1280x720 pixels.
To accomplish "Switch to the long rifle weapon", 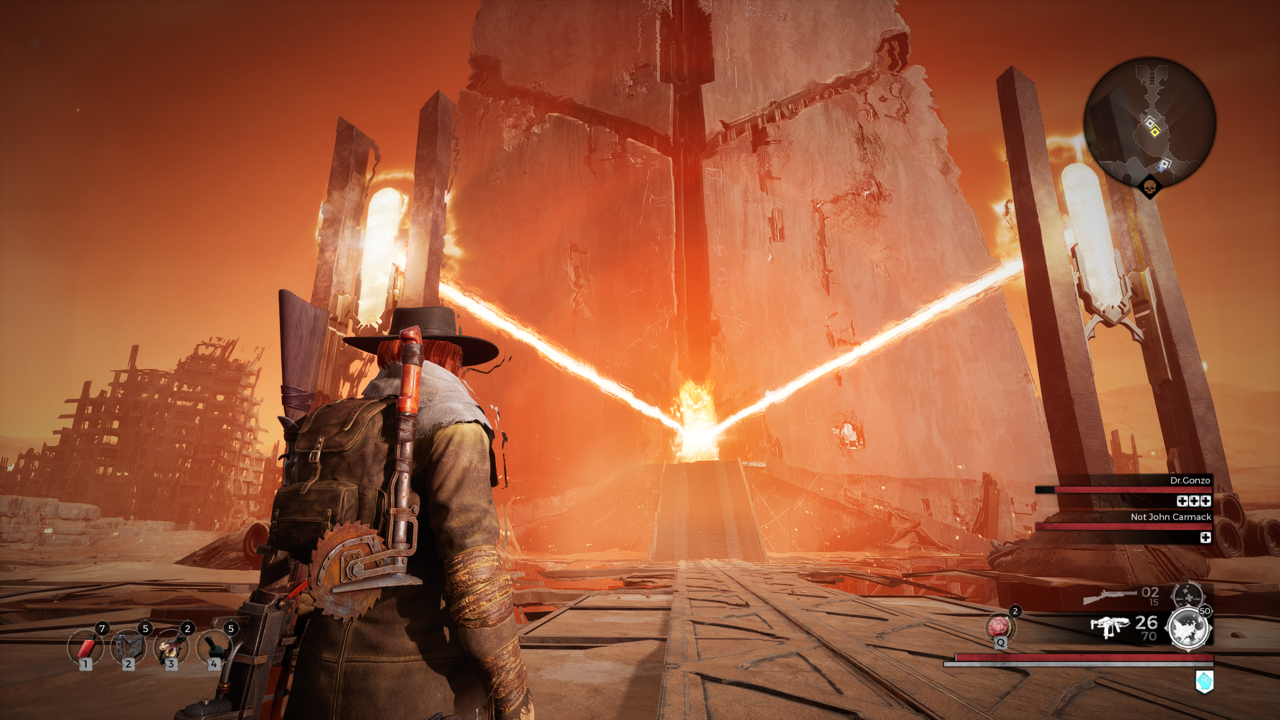I will click(1109, 598).
